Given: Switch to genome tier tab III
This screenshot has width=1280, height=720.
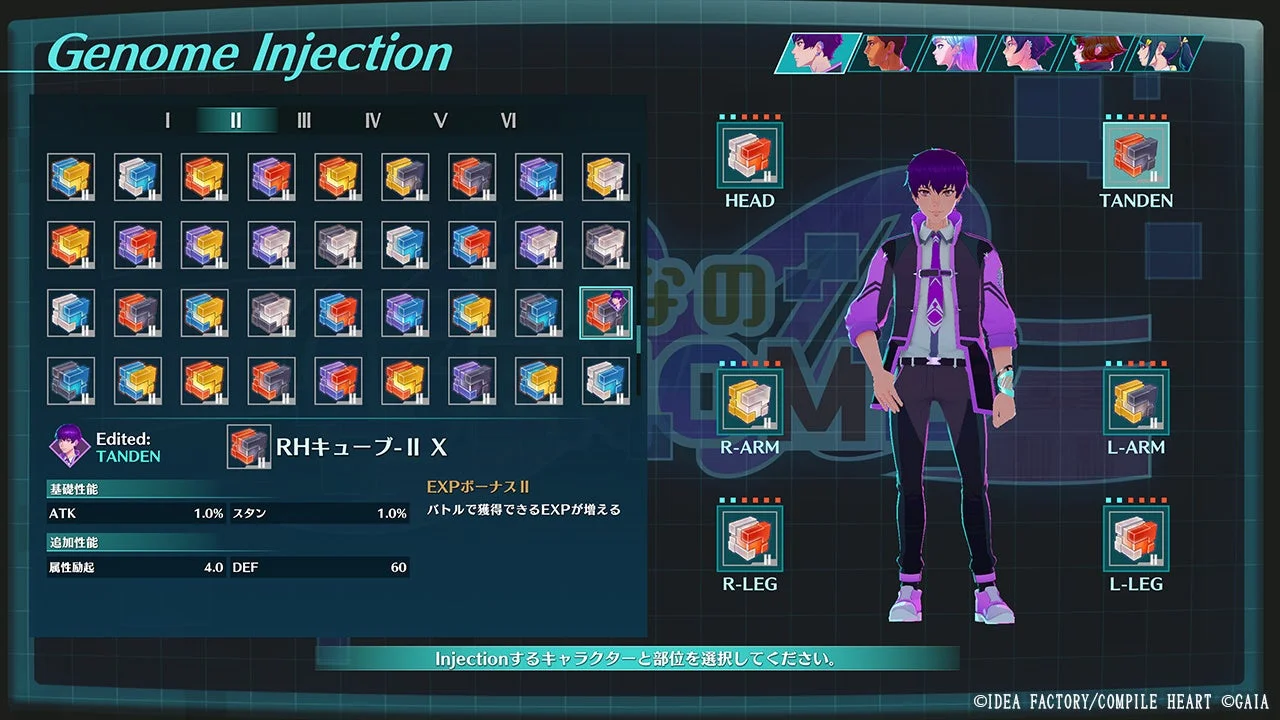Looking at the screenshot, I should [303, 120].
